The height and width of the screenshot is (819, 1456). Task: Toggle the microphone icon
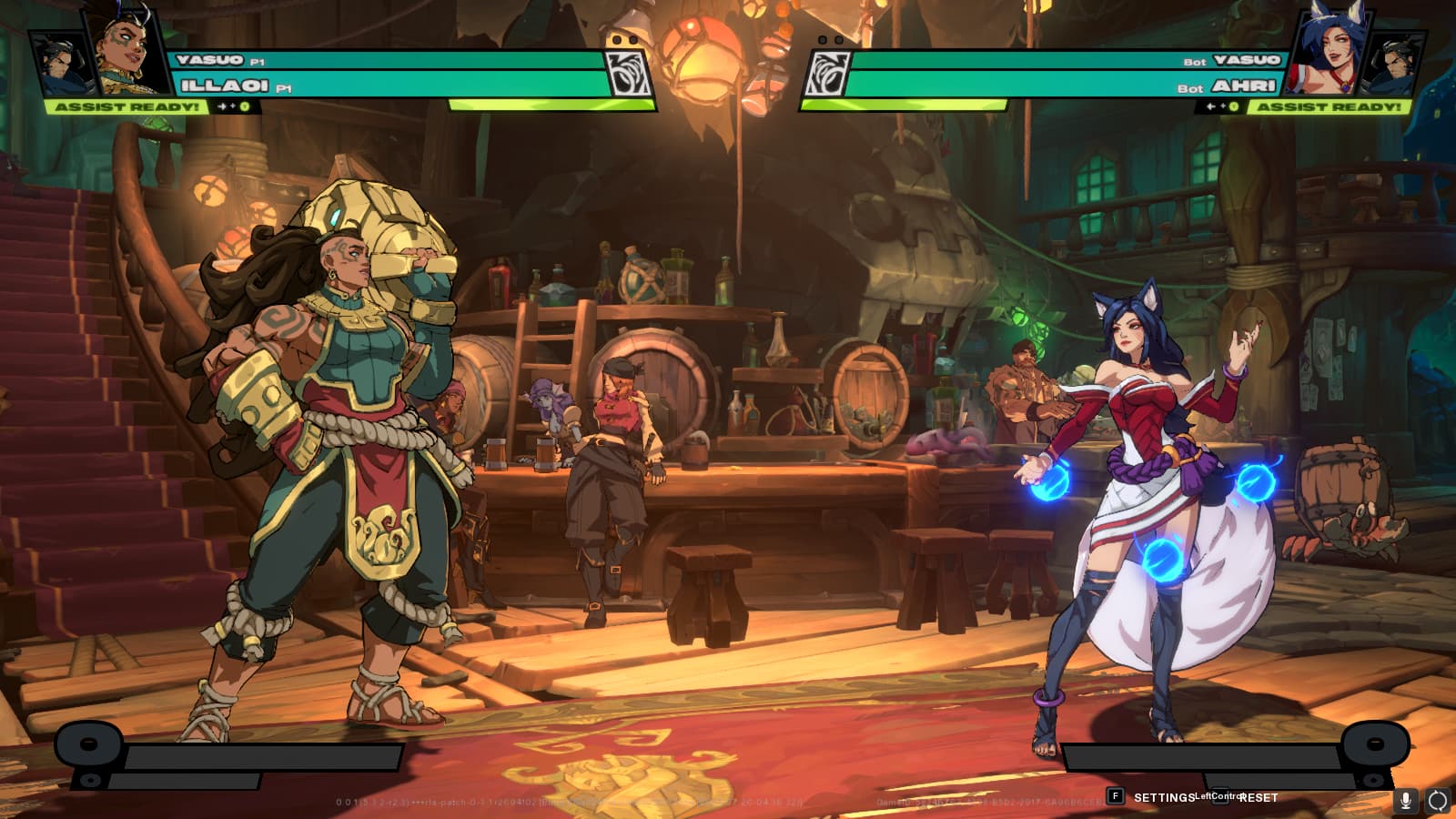tap(1405, 800)
